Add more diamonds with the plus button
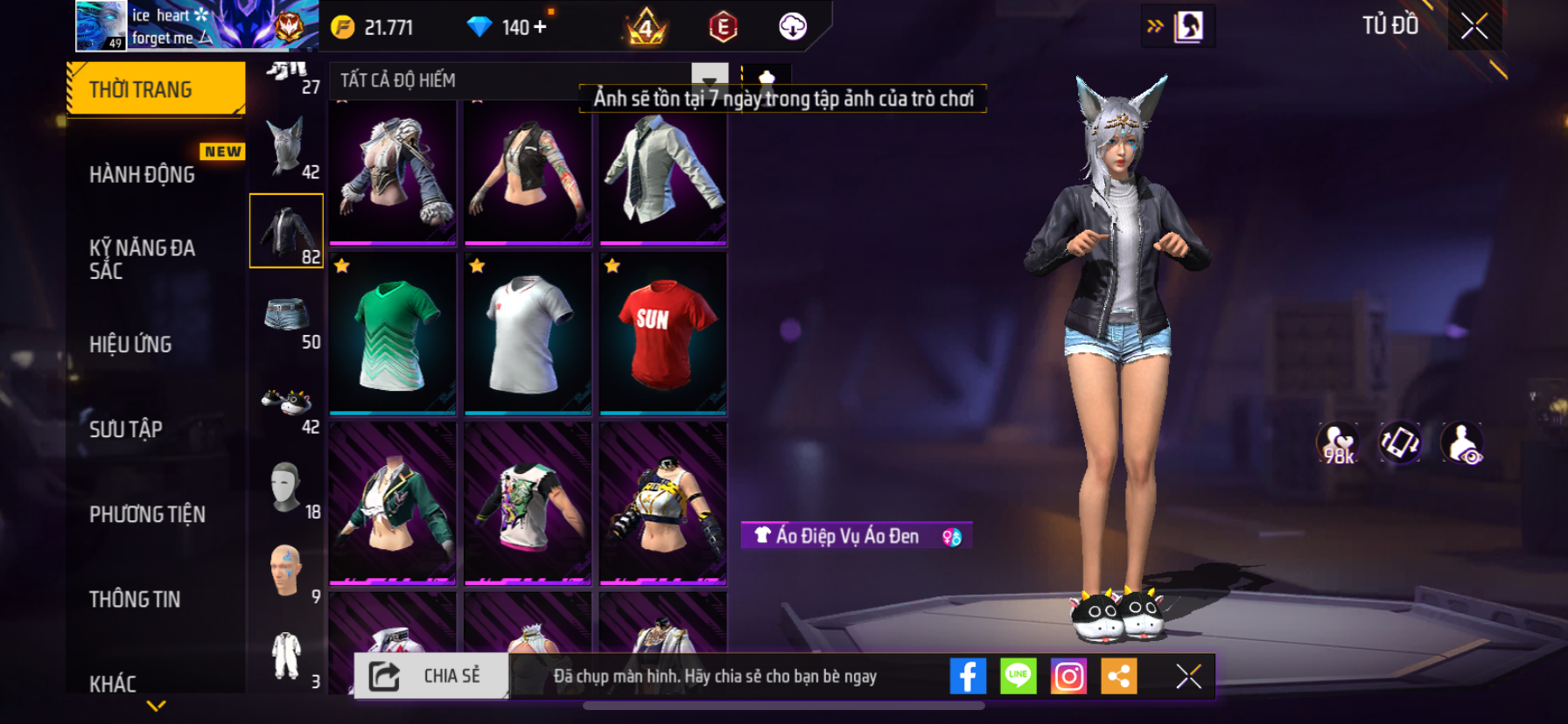 [540, 27]
